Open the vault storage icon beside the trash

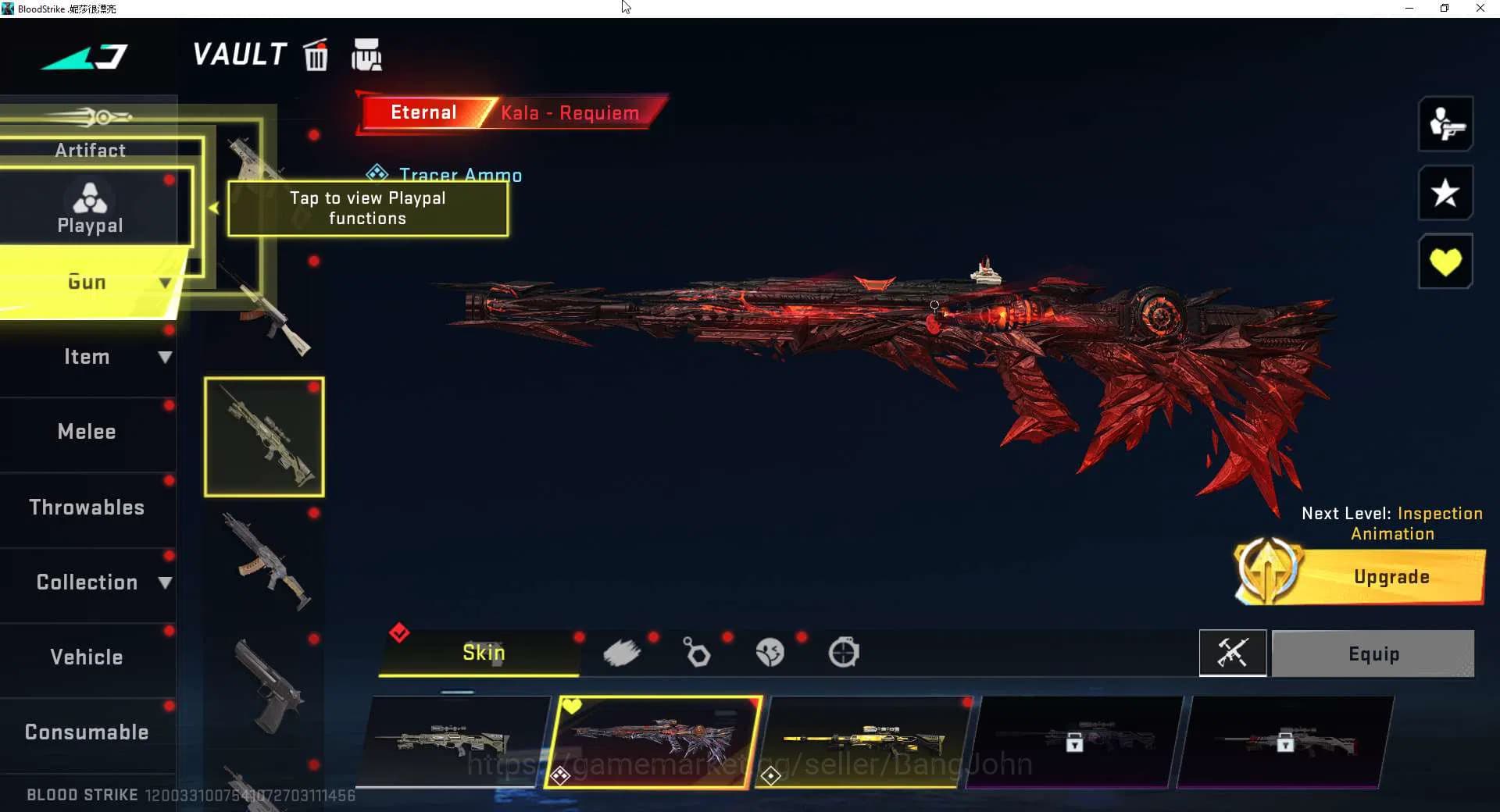coord(367,55)
